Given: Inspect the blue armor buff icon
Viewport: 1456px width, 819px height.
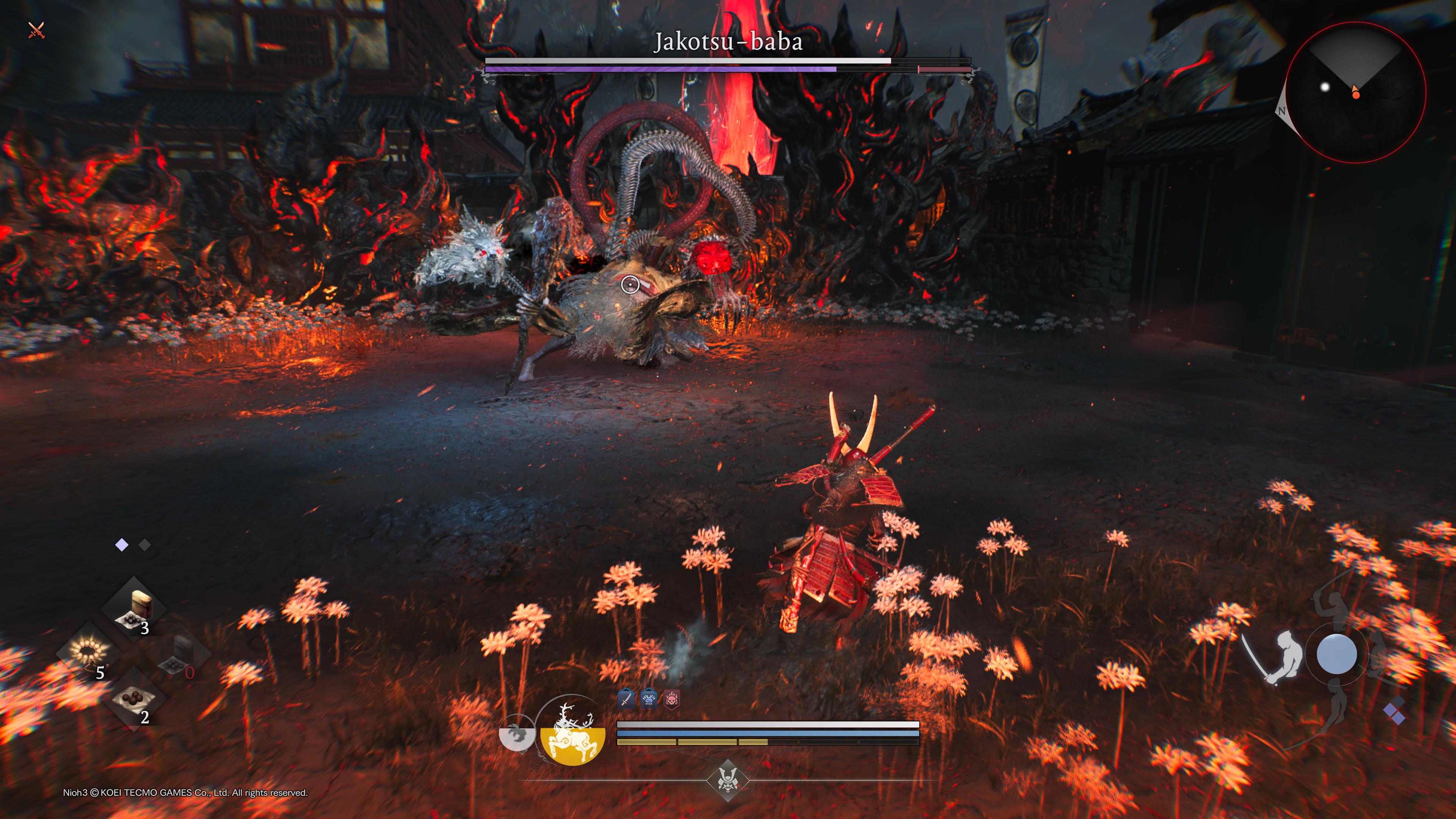Looking at the screenshot, I should tap(648, 699).
